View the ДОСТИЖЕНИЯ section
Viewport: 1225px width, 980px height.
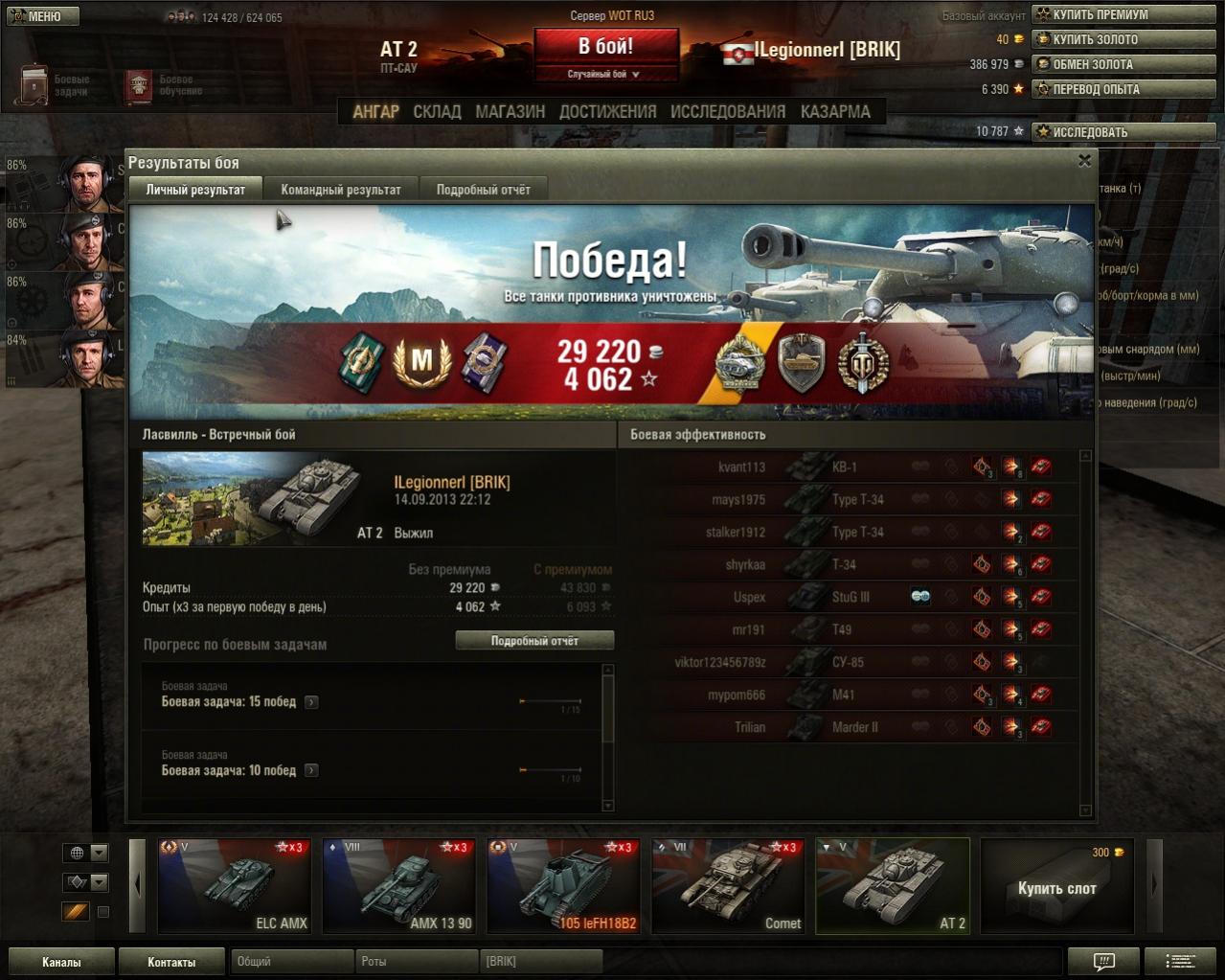click(607, 112)
